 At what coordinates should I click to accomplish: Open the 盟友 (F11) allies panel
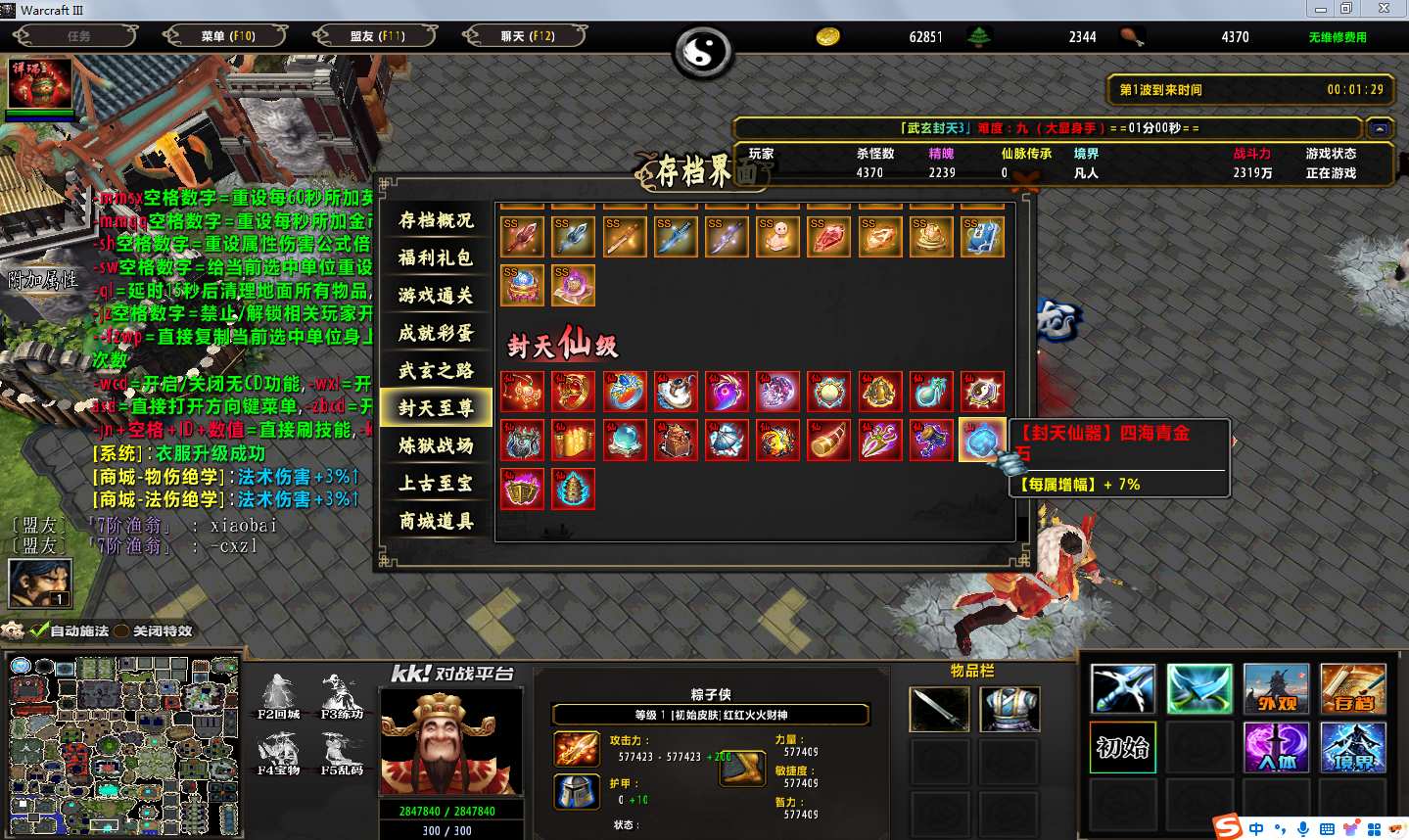pos(377,36)
